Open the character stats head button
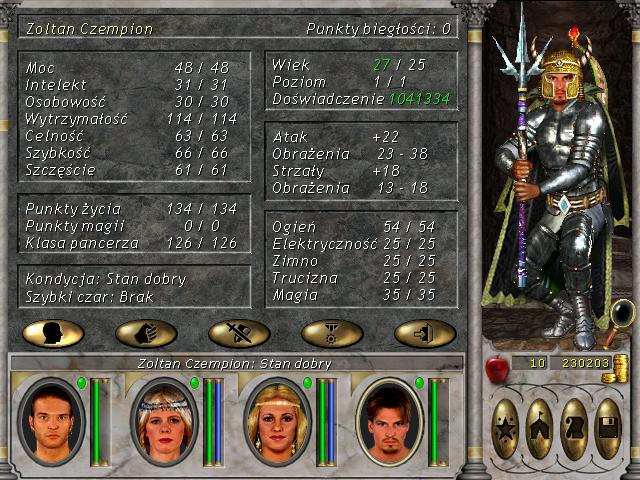Image resolution: width=640 pixels, height=480 pixels. [x=53, y=333]
